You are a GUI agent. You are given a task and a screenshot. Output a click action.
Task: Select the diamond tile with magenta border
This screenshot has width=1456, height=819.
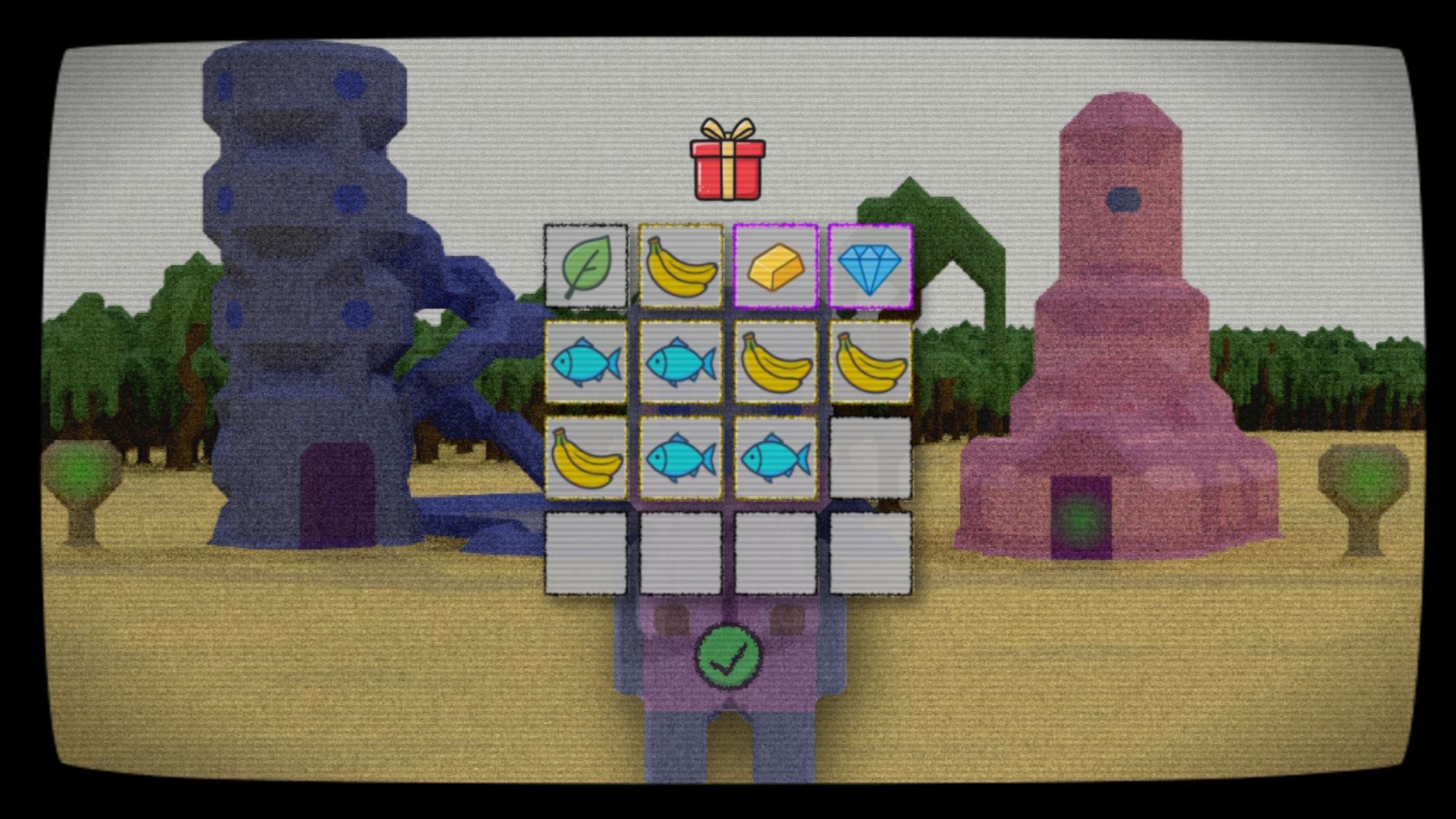pyautogui.click(x=871, y=267)
